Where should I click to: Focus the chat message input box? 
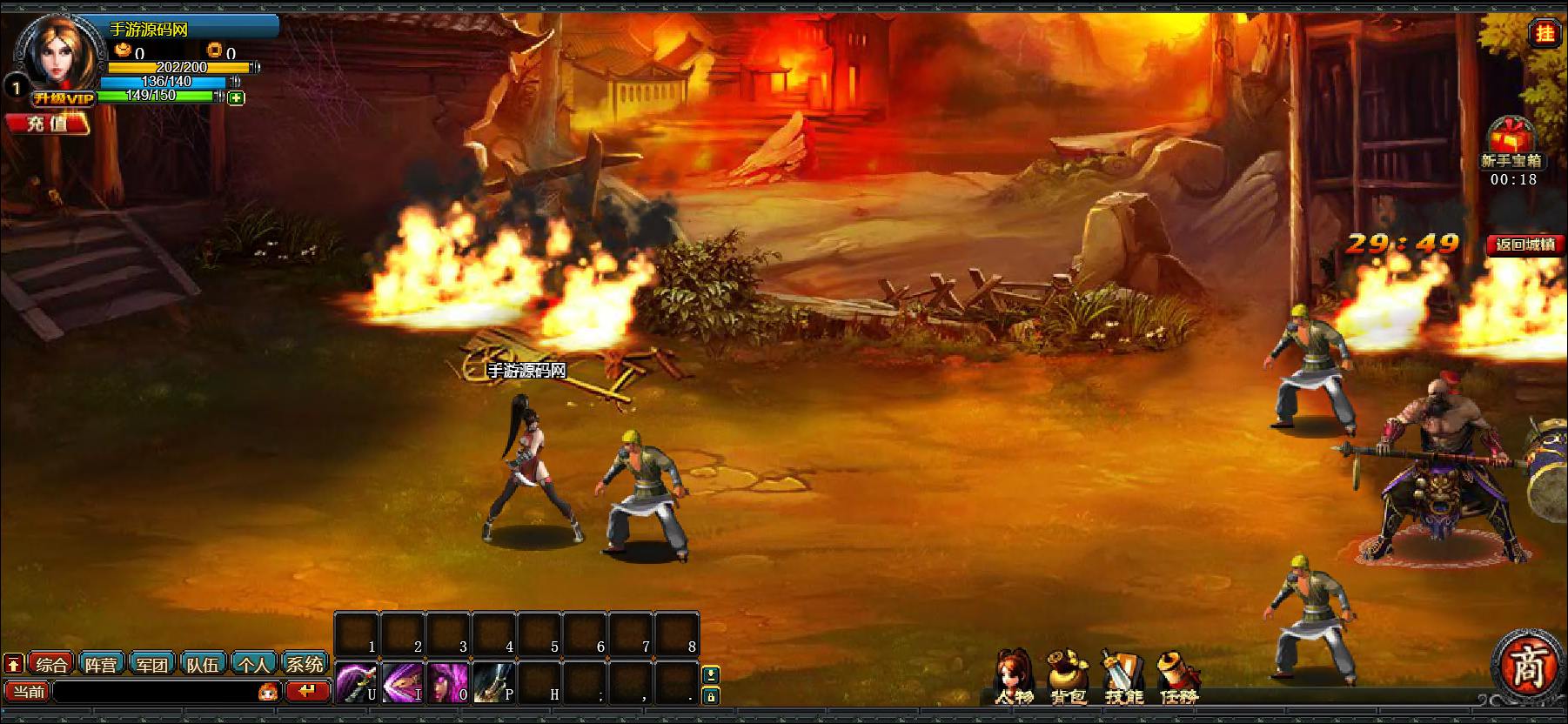point(155,692)
